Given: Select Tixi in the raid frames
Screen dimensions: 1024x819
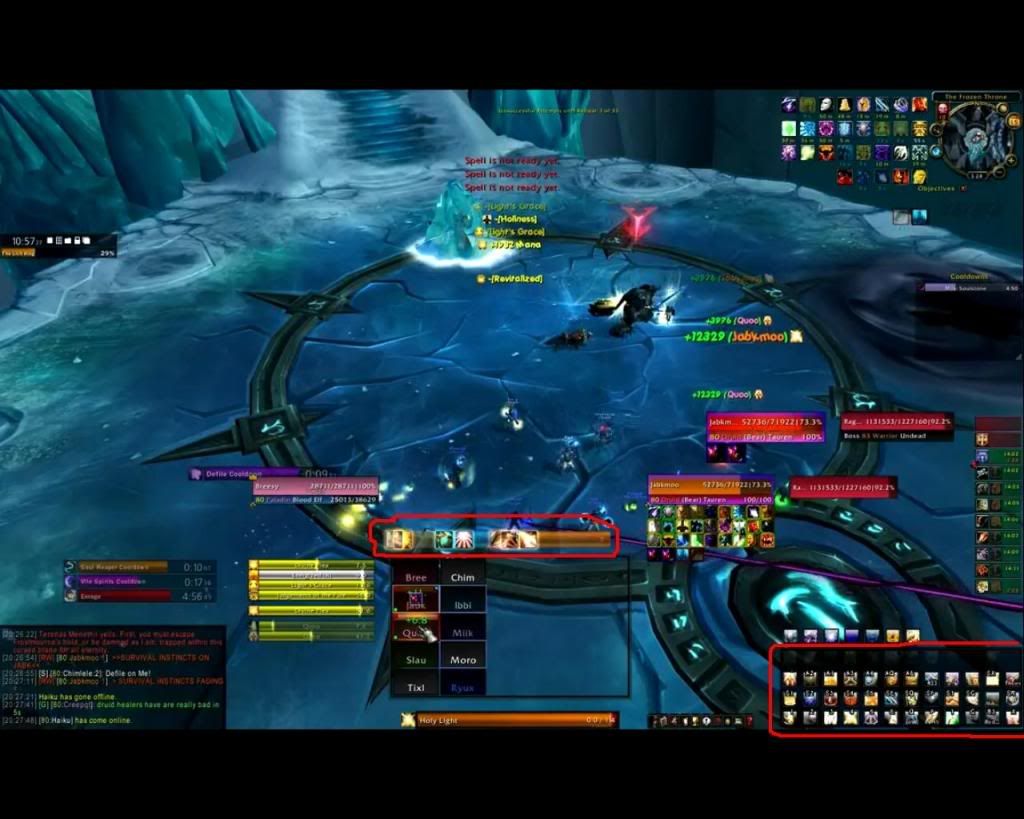Looking at the screenshot, I should (x=415, y=688).
